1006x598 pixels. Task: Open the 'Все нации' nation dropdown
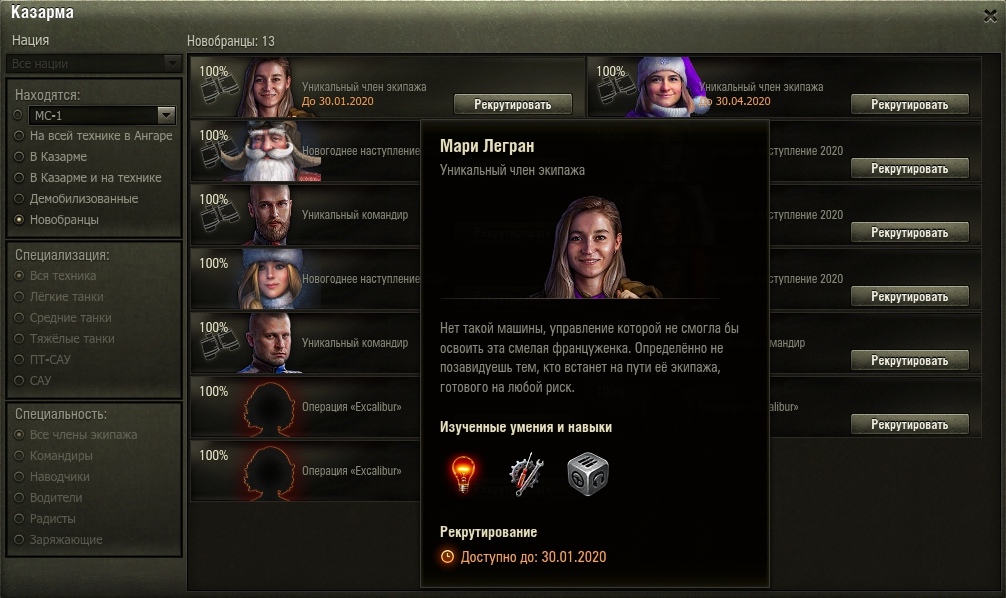95,64
